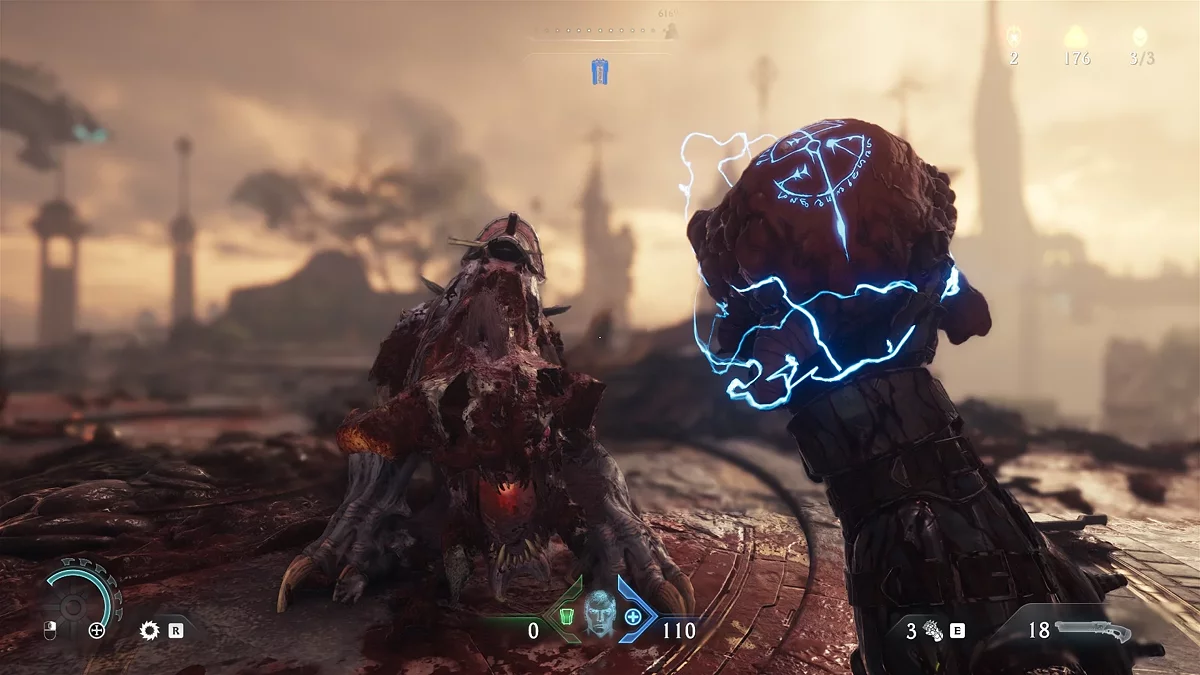Click the crosshair icon beside shield gauge
Screen dimensions: 1200x675
(97, 630)
